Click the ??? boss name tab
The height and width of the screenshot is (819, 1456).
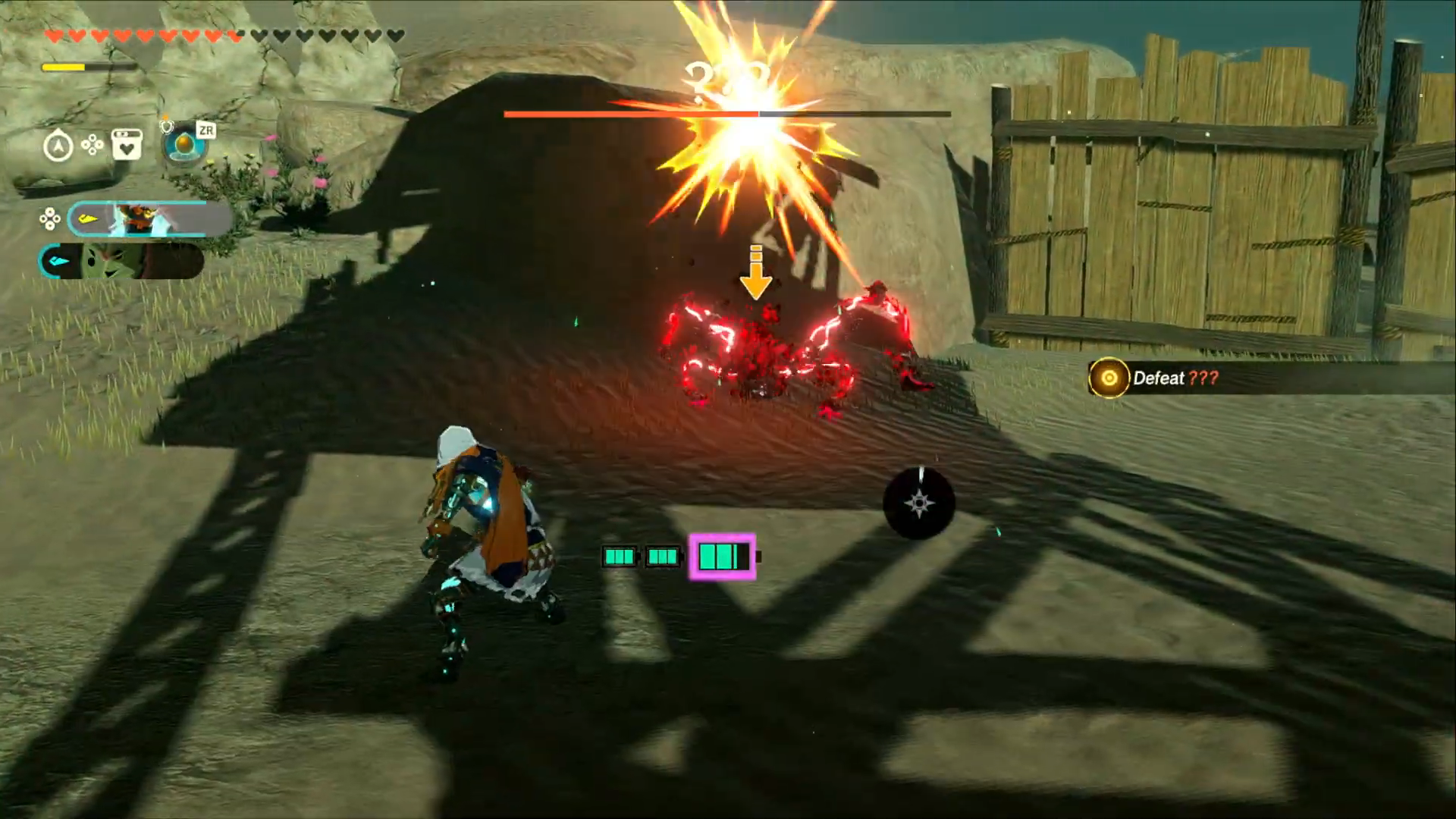[723, 76]
